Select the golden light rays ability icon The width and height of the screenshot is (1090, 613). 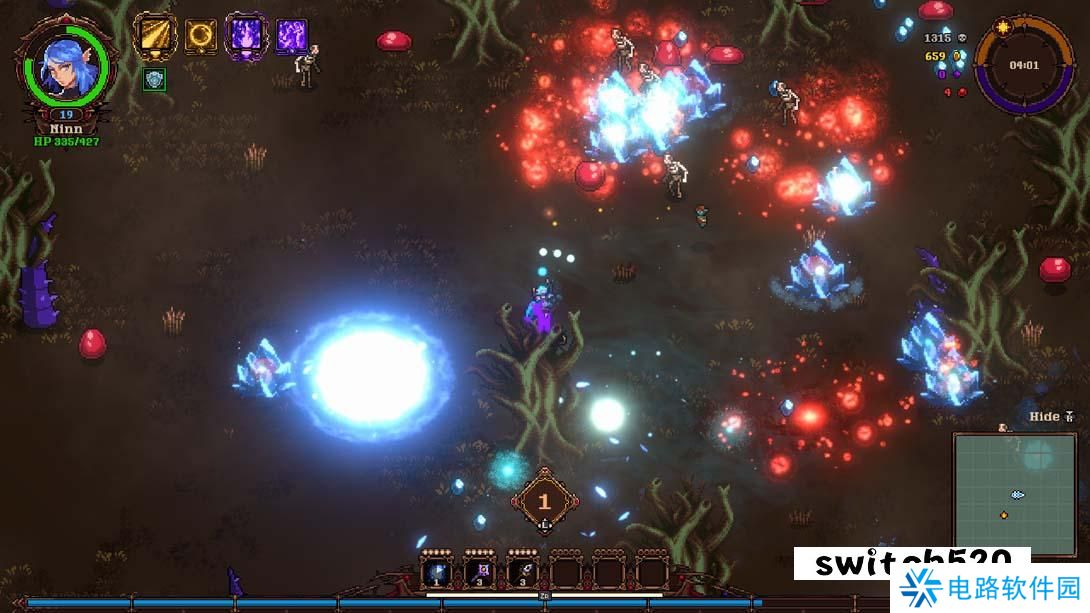click(155, 36)
